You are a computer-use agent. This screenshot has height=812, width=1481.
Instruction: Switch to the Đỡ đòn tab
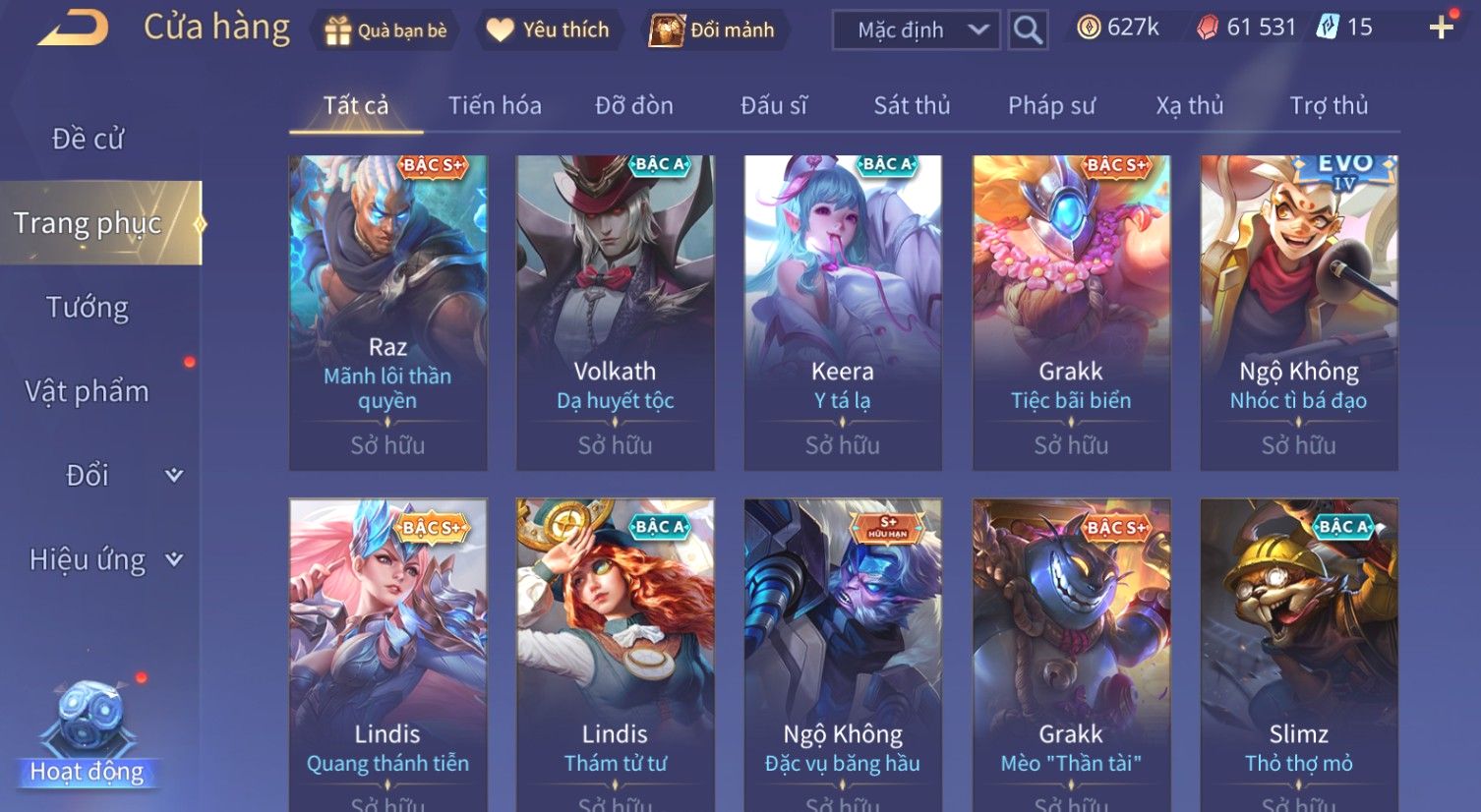634,105
